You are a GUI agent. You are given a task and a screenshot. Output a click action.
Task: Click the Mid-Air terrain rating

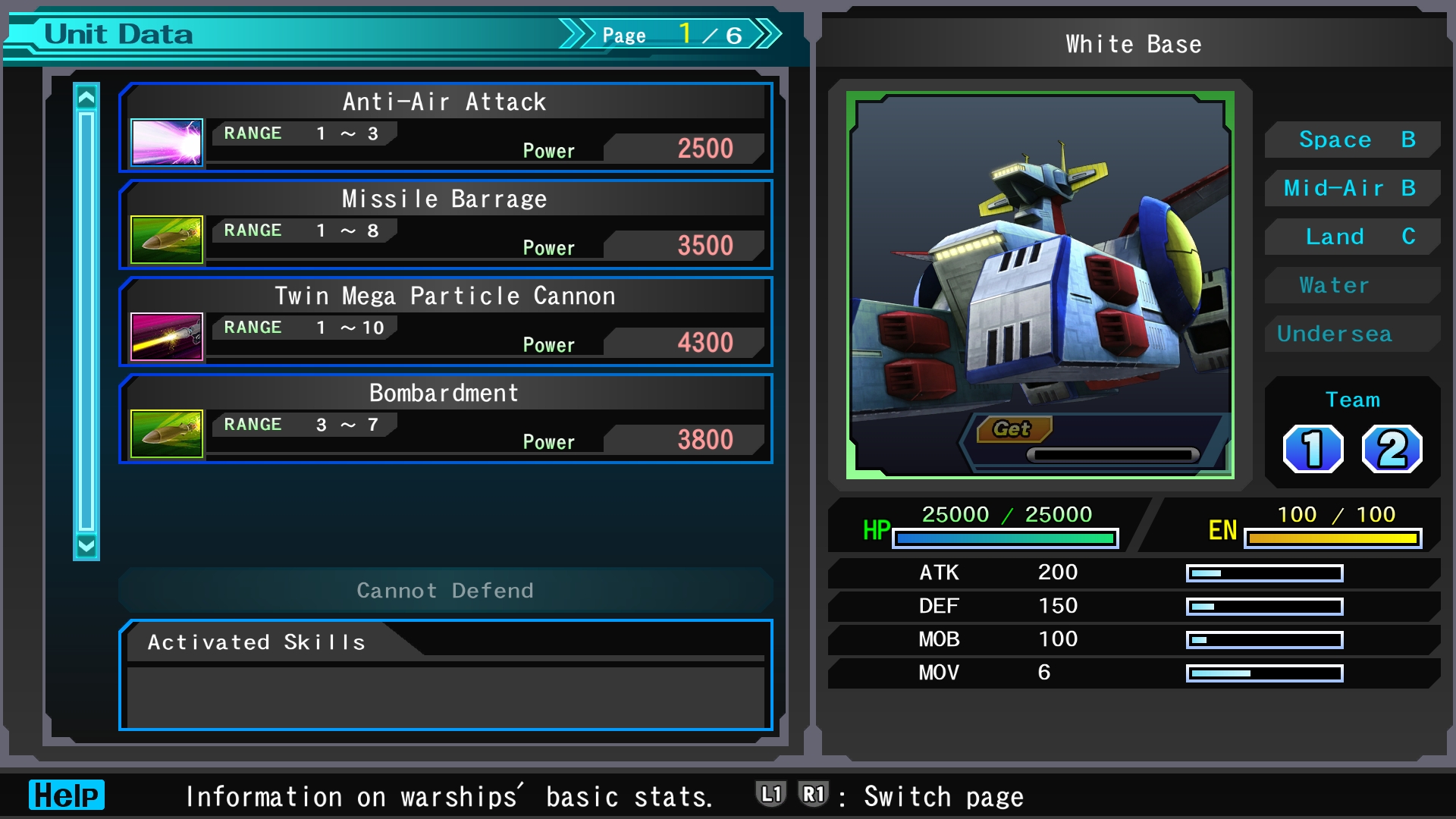[x=1353, y=188]
